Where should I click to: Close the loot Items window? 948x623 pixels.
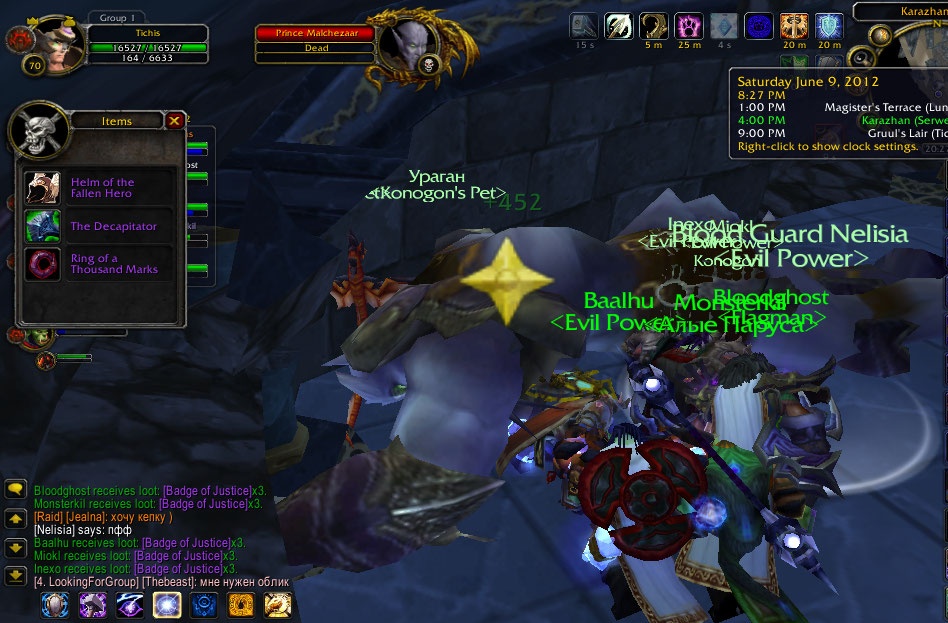175,121
